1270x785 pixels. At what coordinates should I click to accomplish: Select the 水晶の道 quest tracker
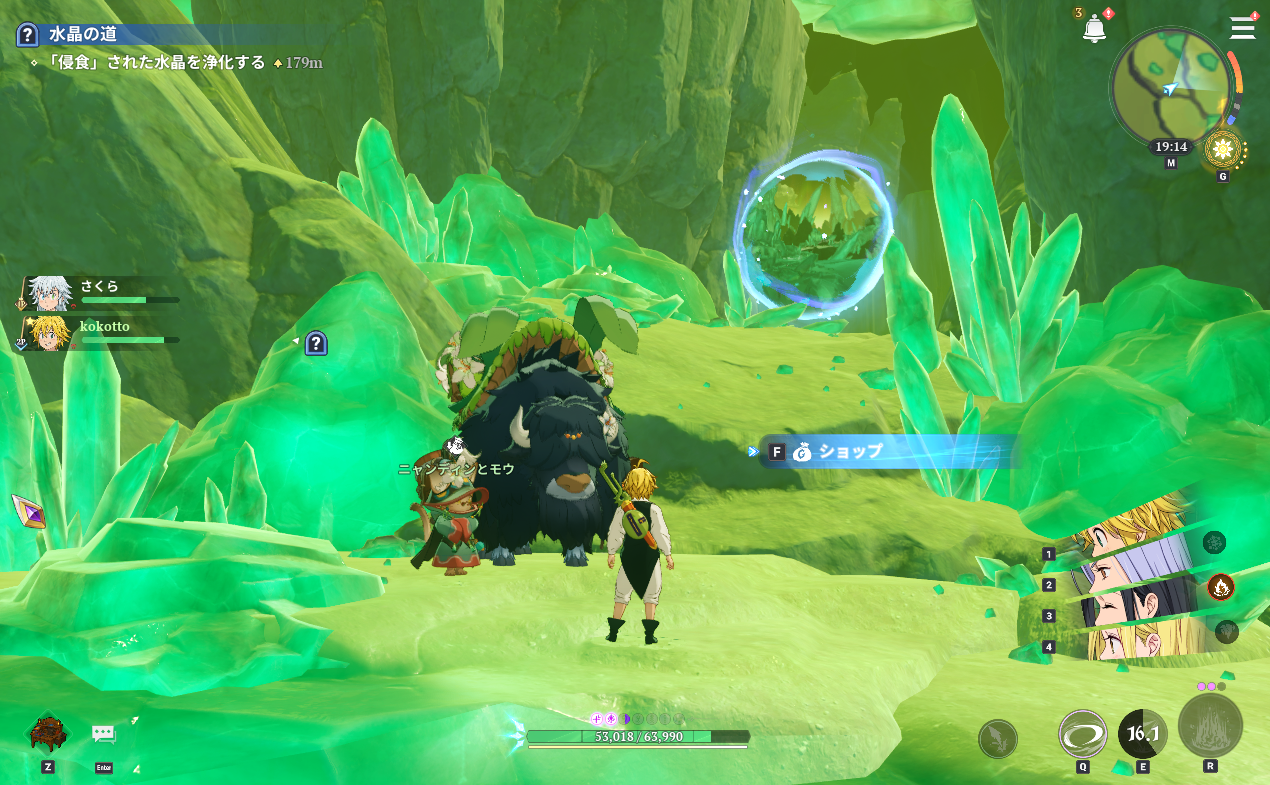click(83, 34)
